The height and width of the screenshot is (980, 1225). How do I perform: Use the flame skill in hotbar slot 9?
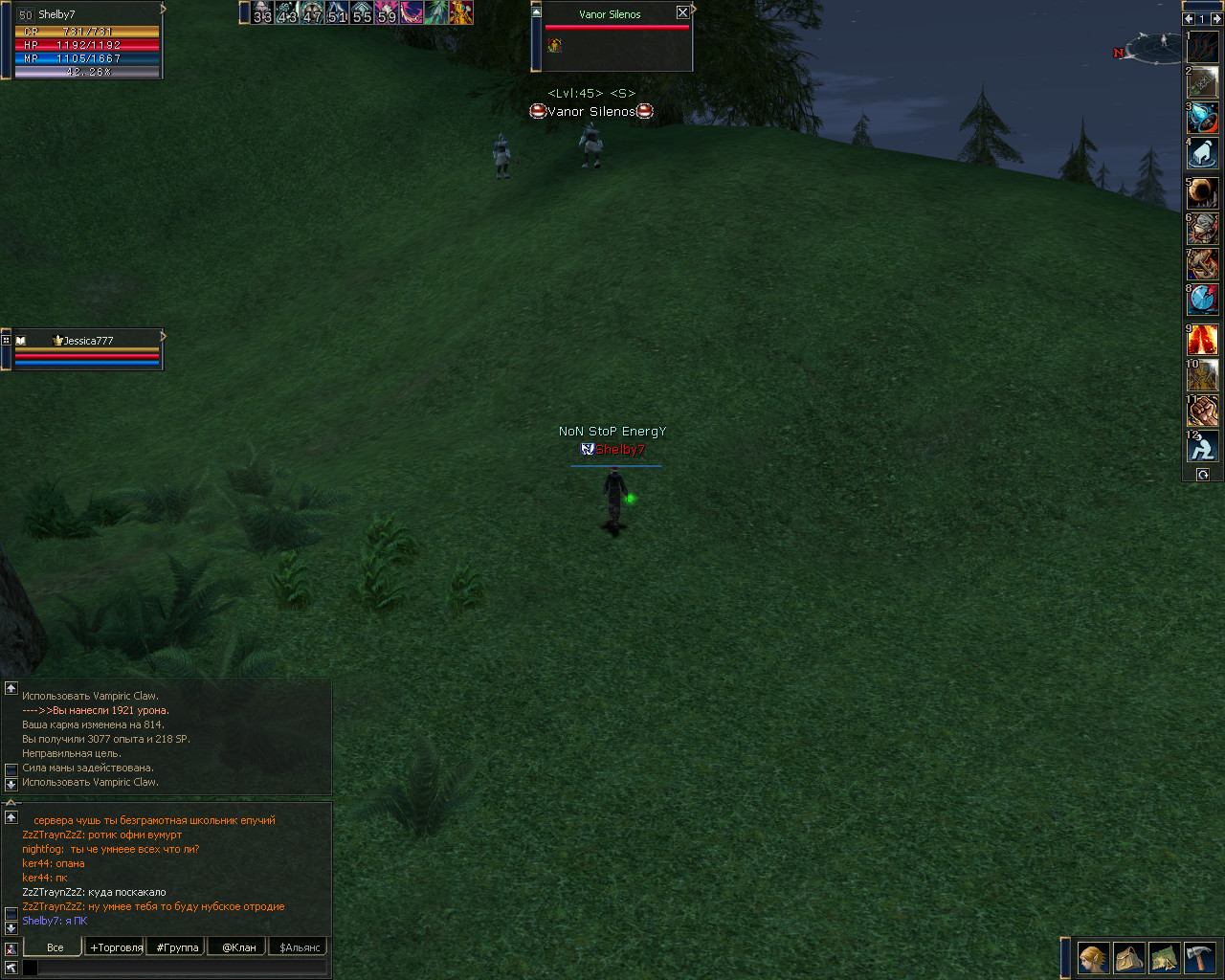(1203, 340)
